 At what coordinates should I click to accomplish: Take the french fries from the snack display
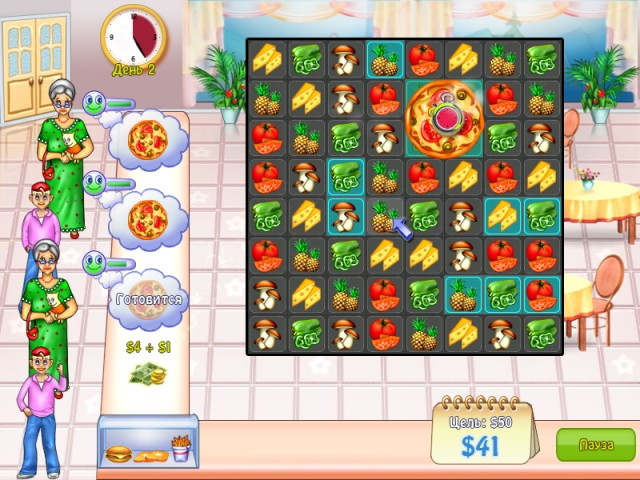click(180, 449)
